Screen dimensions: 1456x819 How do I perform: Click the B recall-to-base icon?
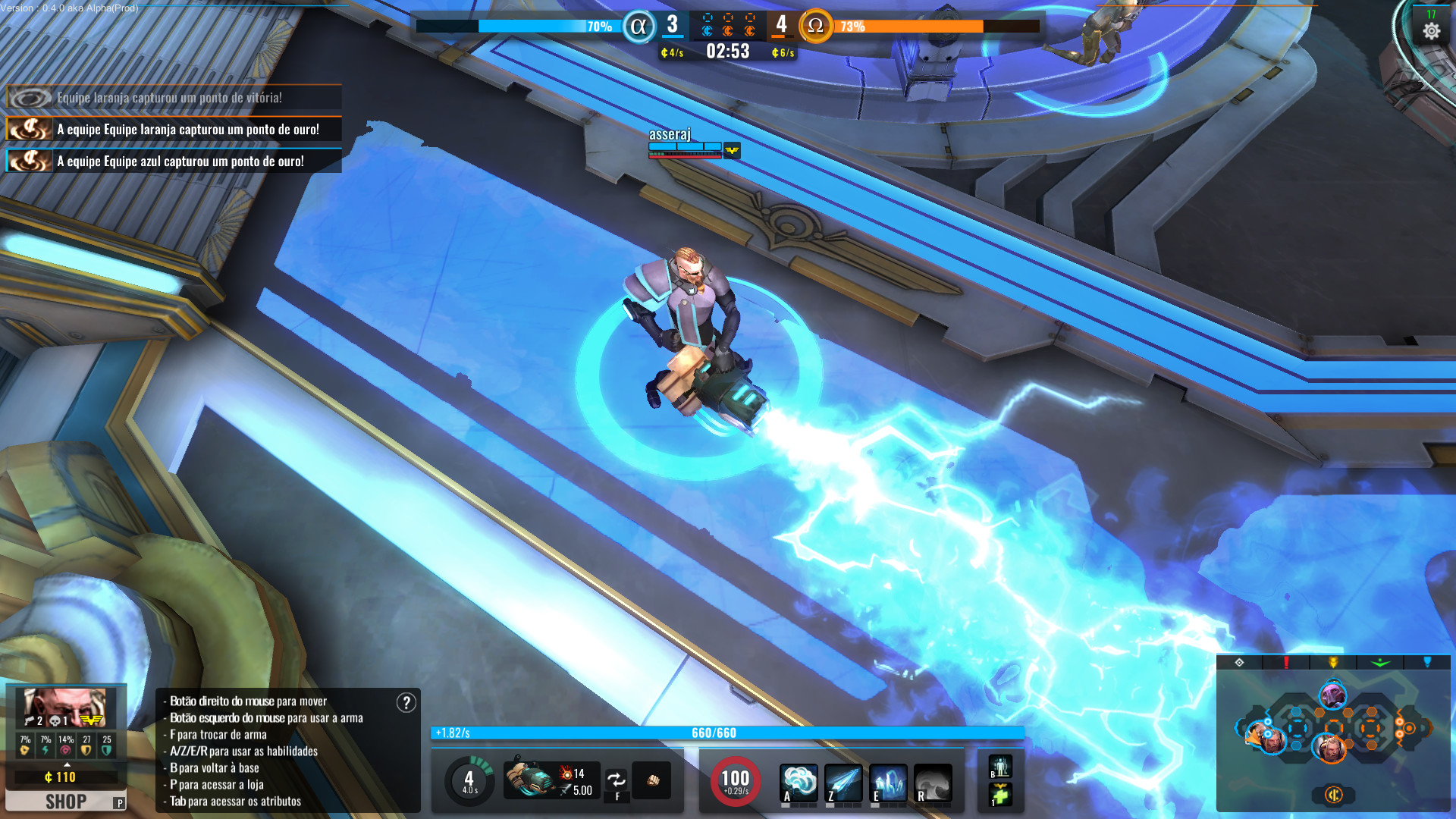[1000, 767]
